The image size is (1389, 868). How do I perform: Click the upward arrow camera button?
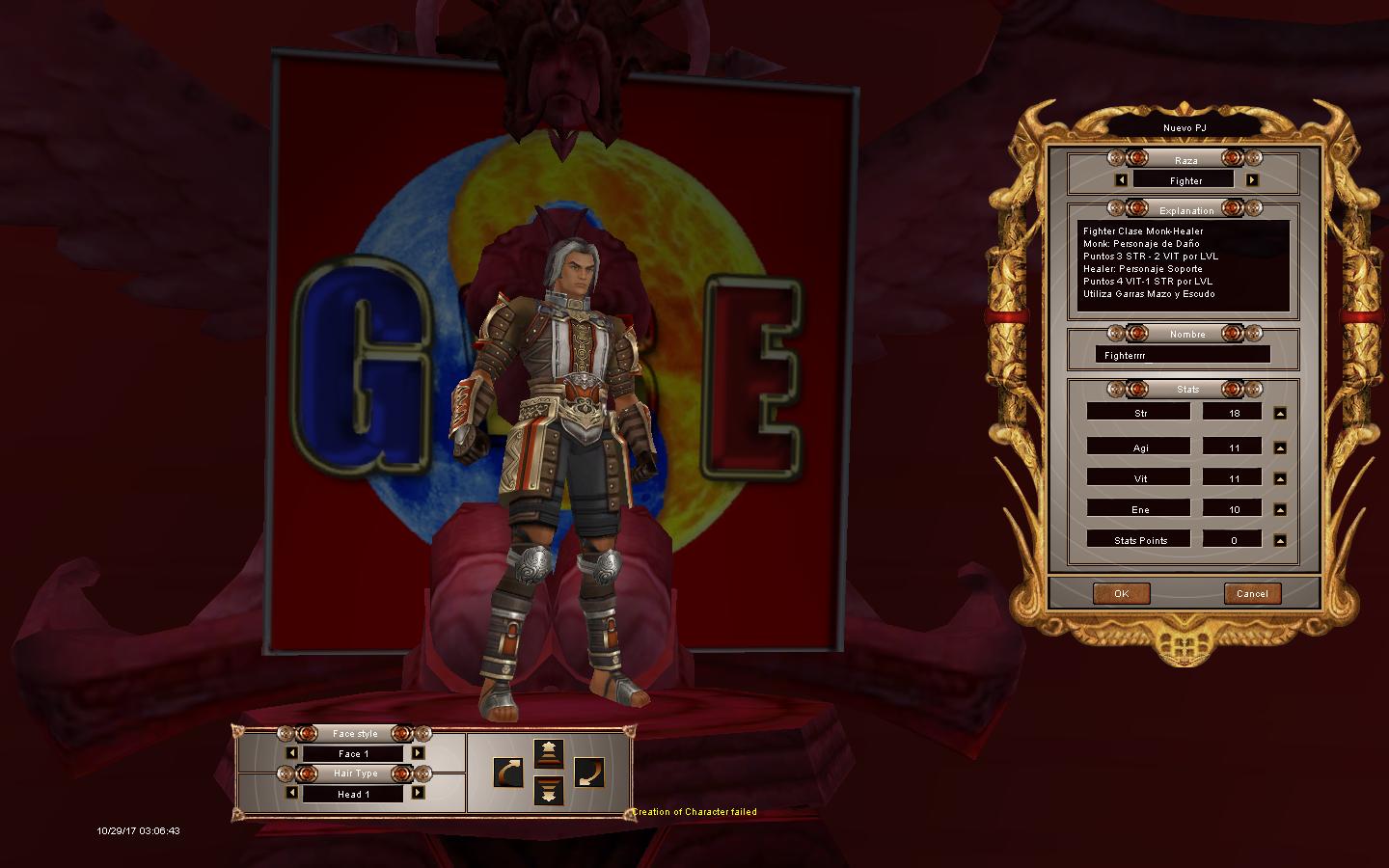click(x=549, y=753)
